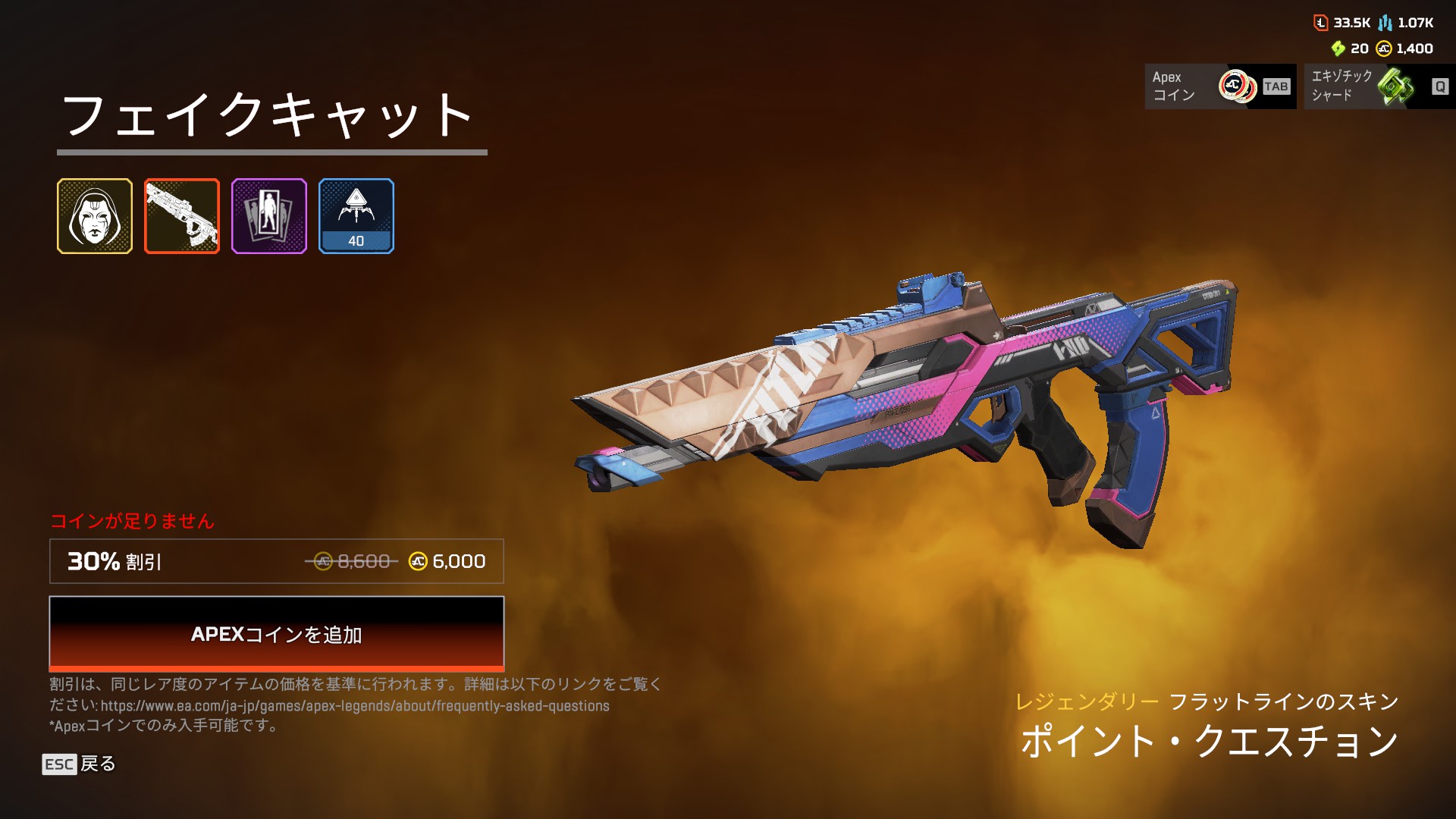The width and height of the screenshot is (1456, 819).
Task: Select the 40 Apex Packs item
Action: (356, 216)
